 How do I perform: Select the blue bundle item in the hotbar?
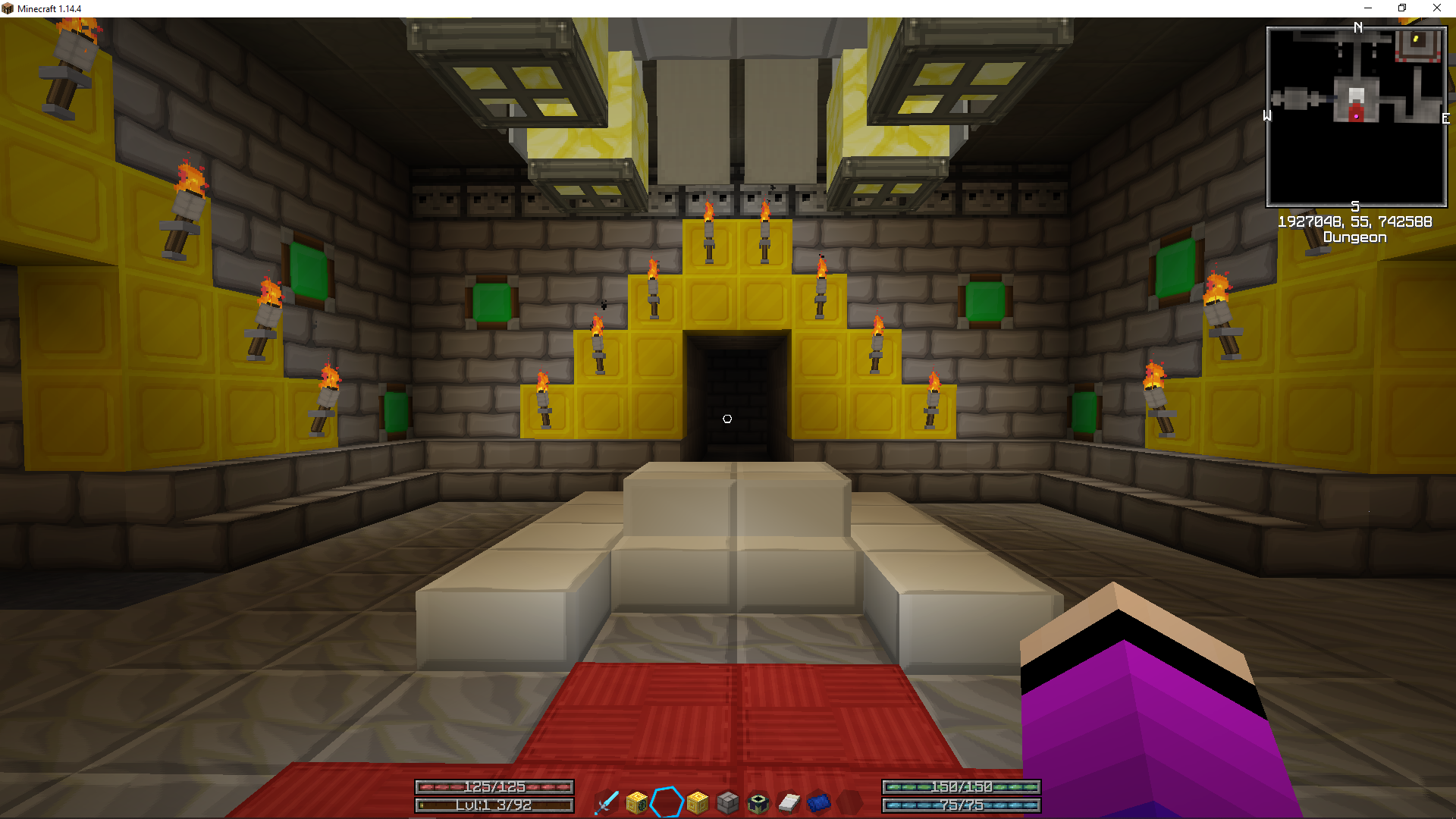click(817, 802)
